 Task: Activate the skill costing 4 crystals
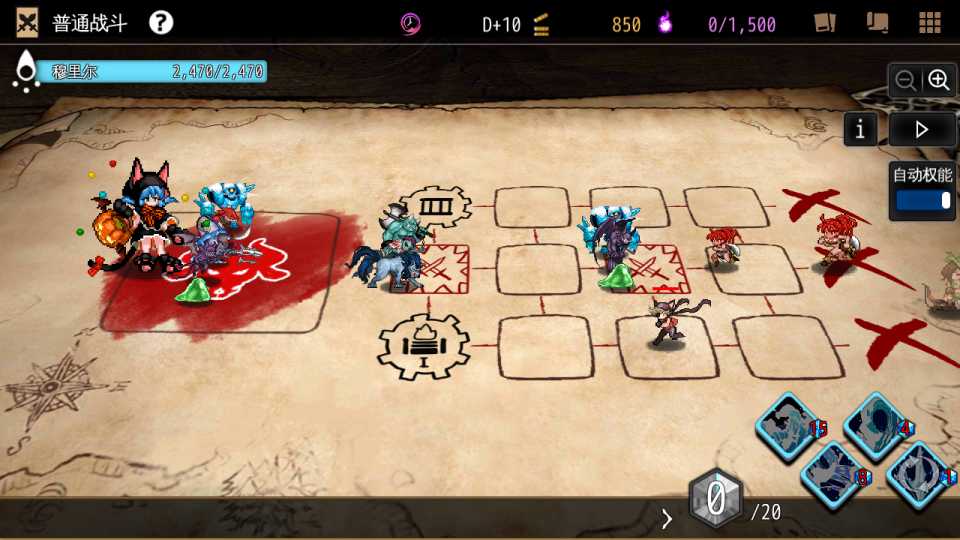(x=874, y=424)
